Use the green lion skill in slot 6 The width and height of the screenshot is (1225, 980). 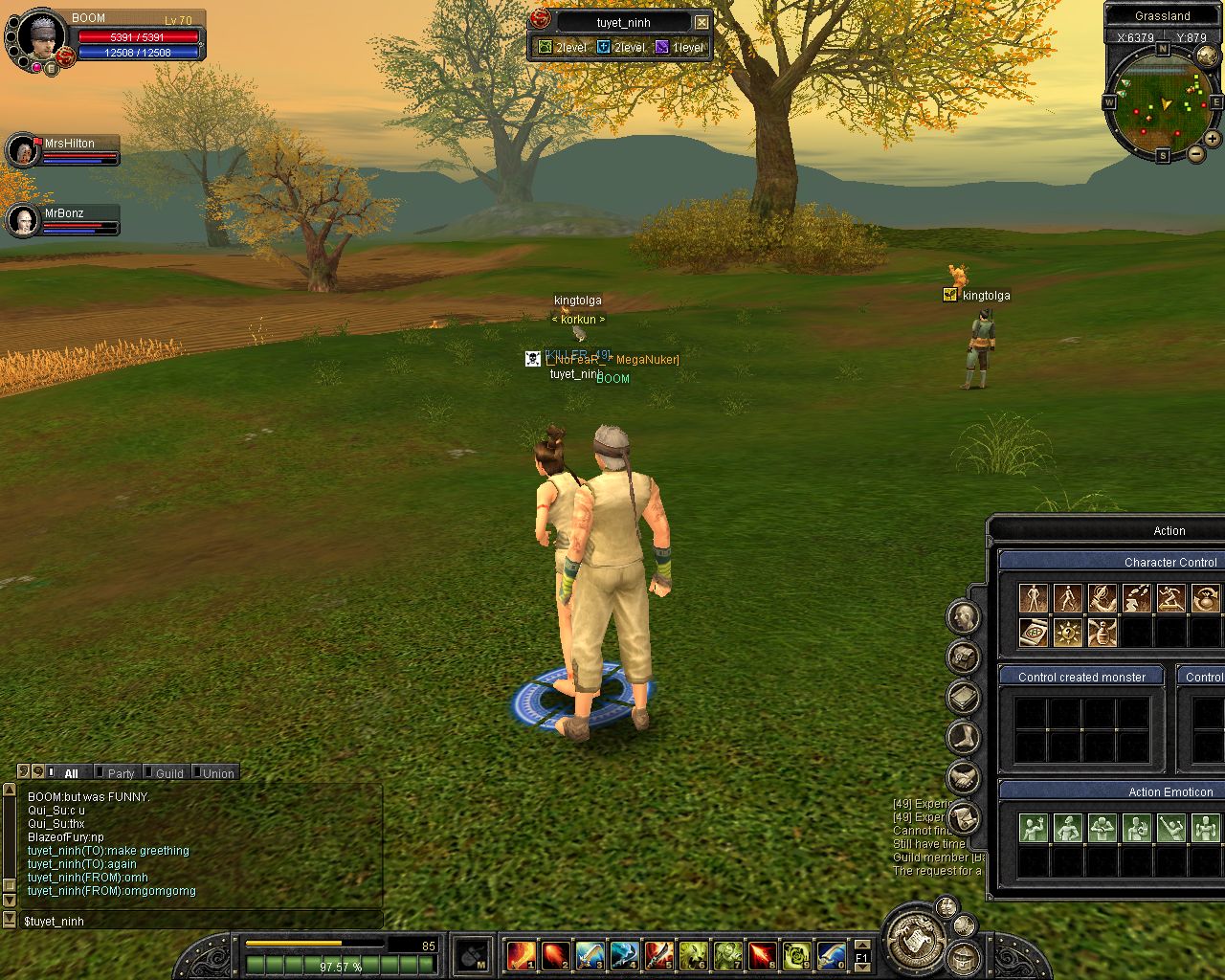pyautogui.click(x=693, y=955)
